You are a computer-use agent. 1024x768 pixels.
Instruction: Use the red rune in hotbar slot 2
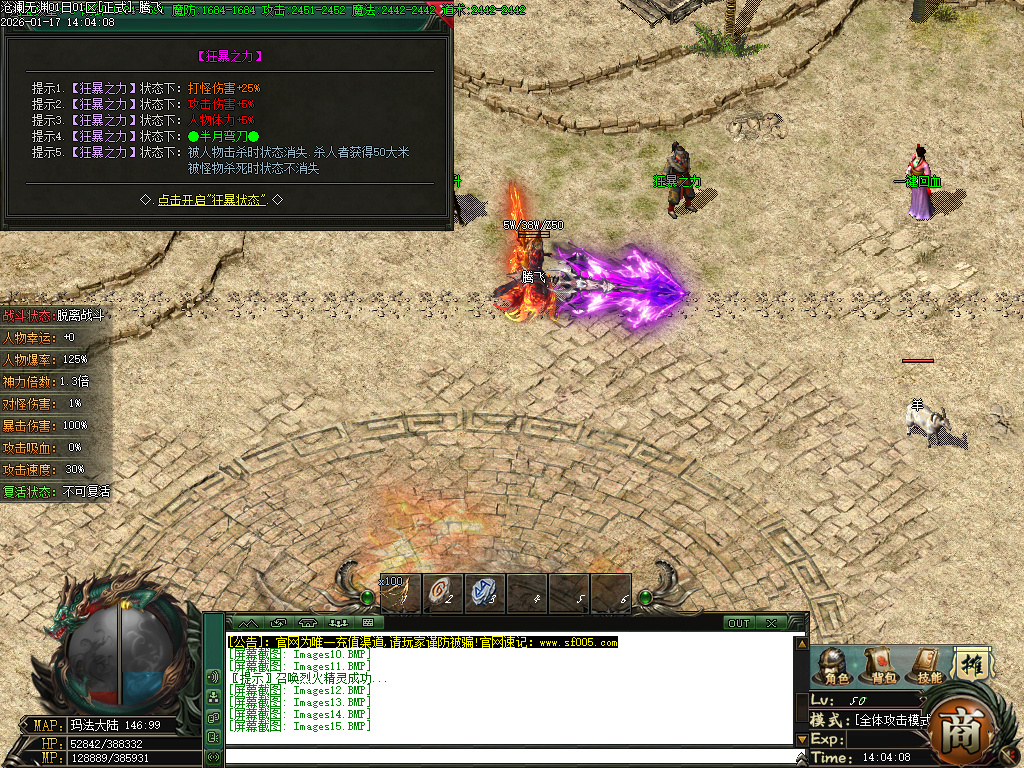pyautogui.click(x=442, y=592)
